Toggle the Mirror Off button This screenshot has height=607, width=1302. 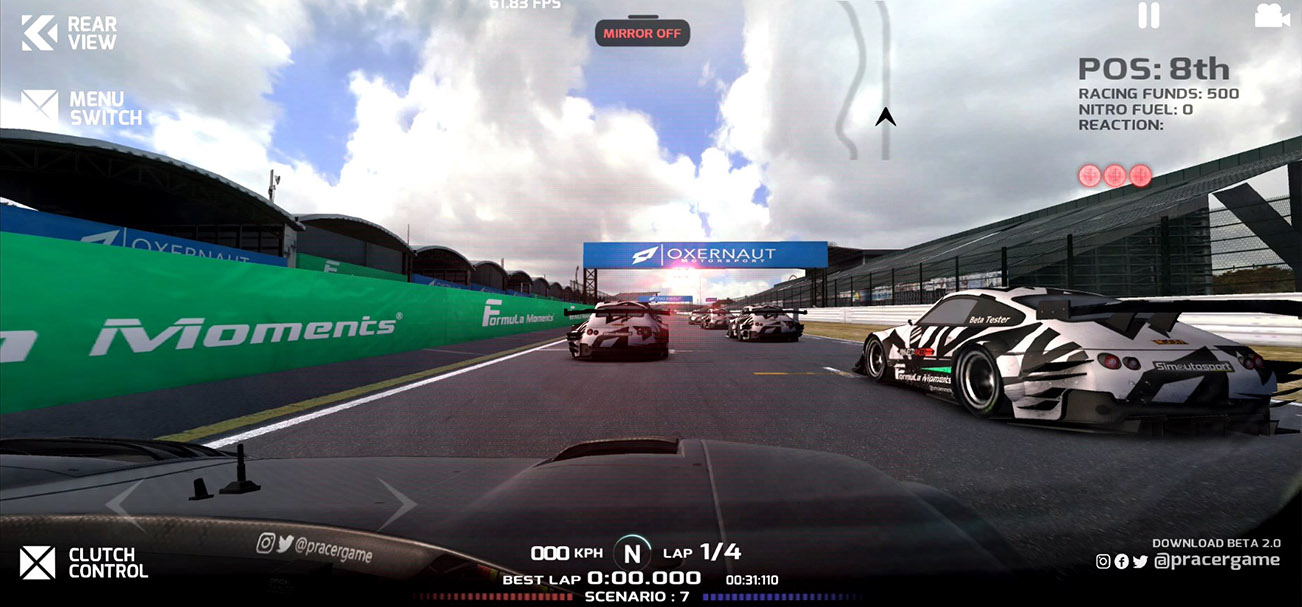click(x=642, y=33)
